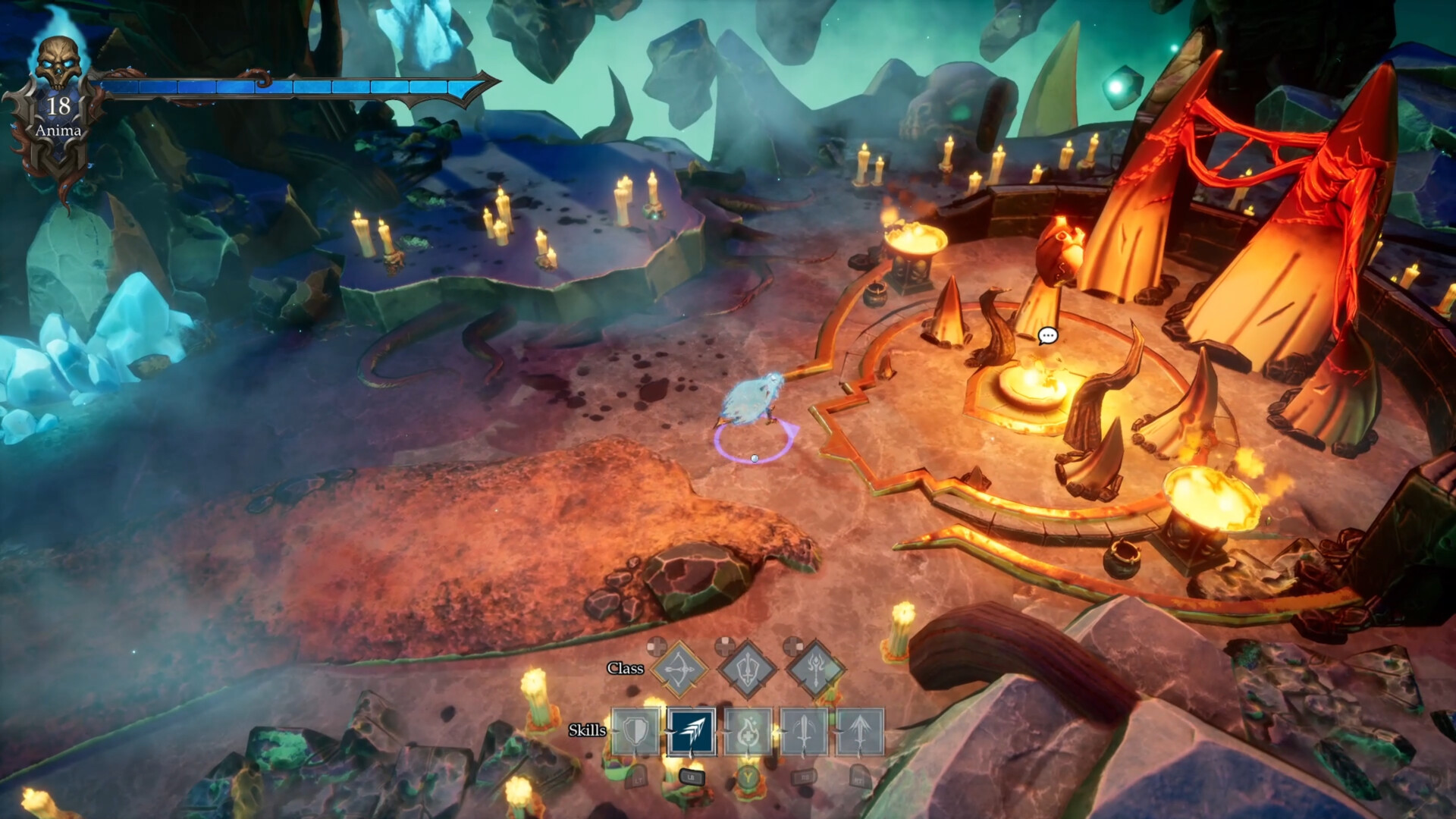Select the healing flame skill icon
Viewport: 1456px width, 819px height.
pos(749,731)
